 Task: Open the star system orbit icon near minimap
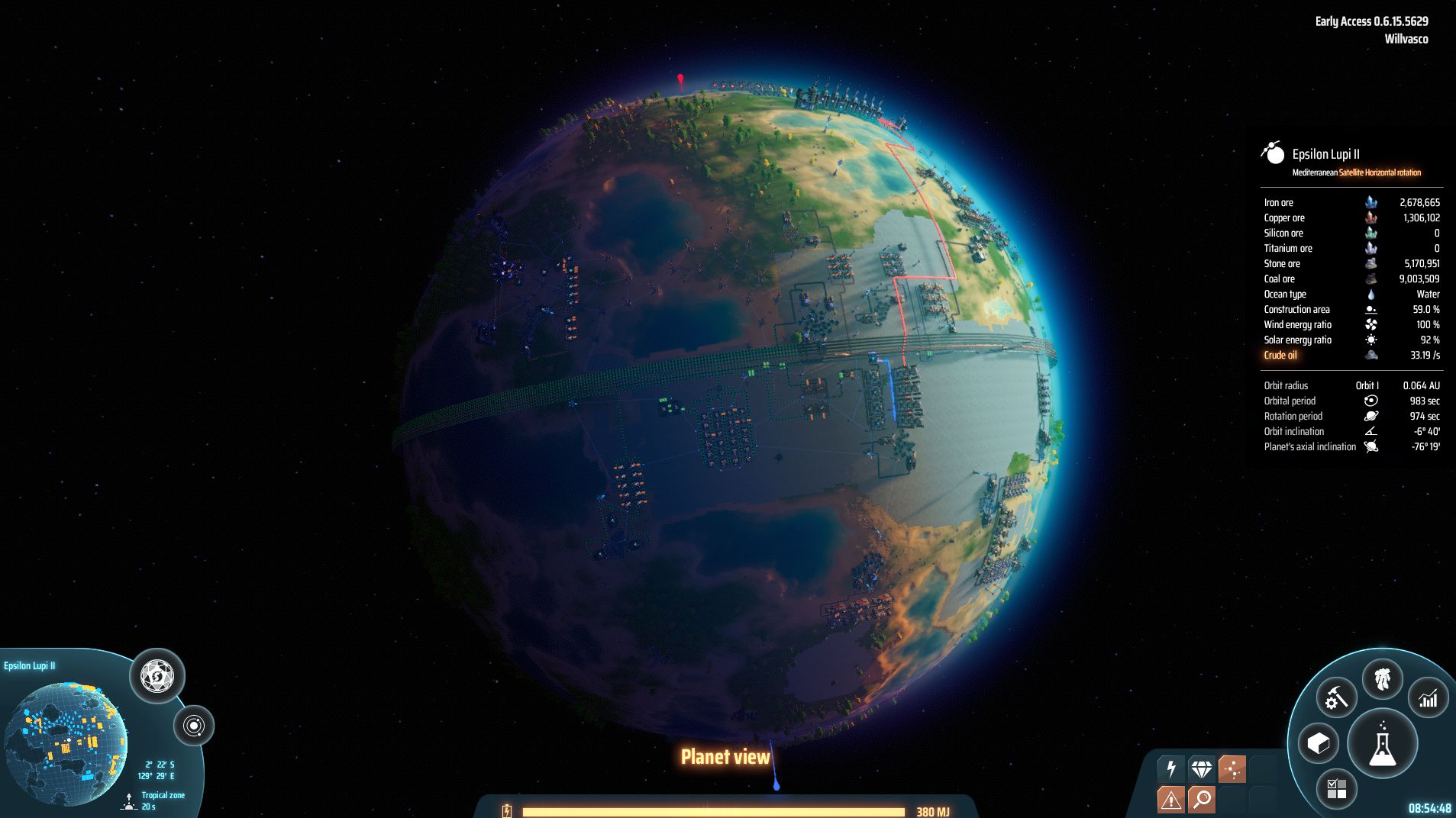195,726
